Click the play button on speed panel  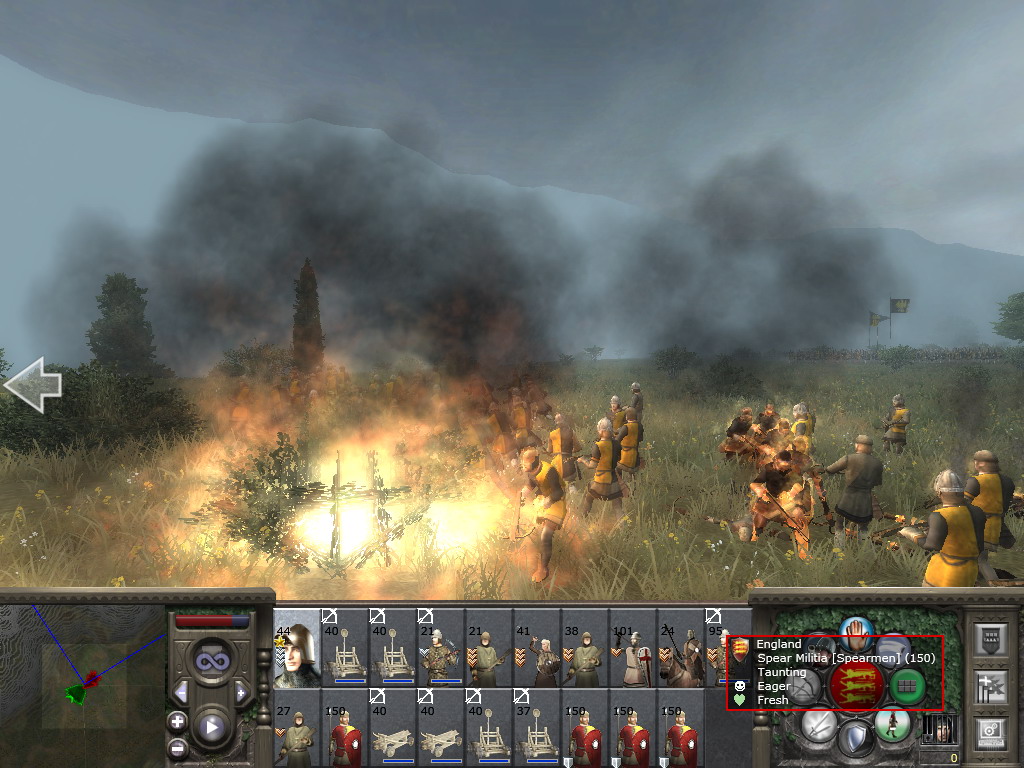coord(211,727)
